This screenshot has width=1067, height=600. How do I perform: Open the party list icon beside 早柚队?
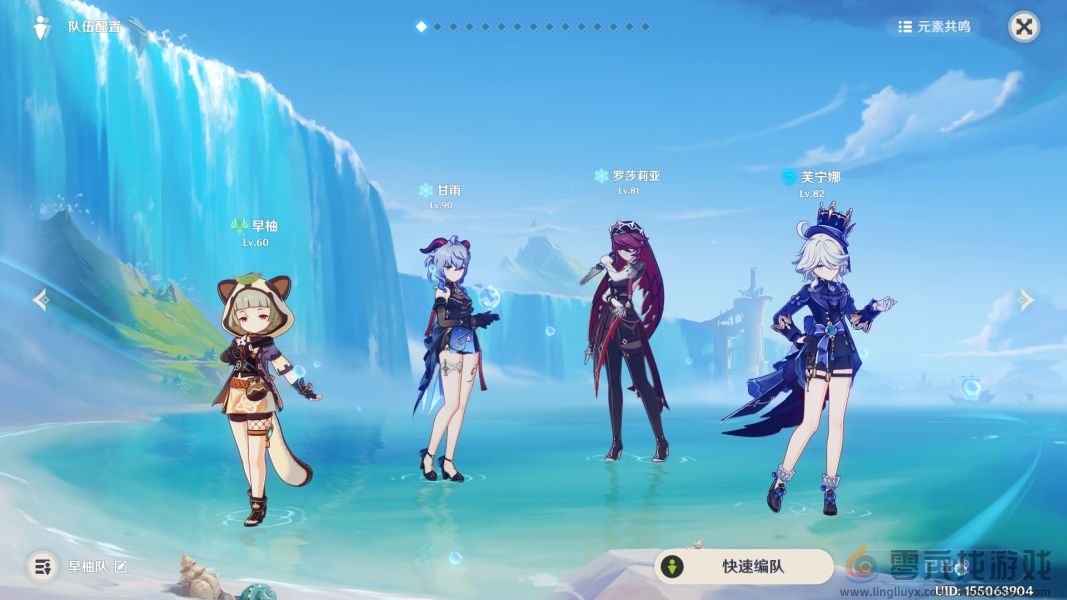[x=41, y=567]
